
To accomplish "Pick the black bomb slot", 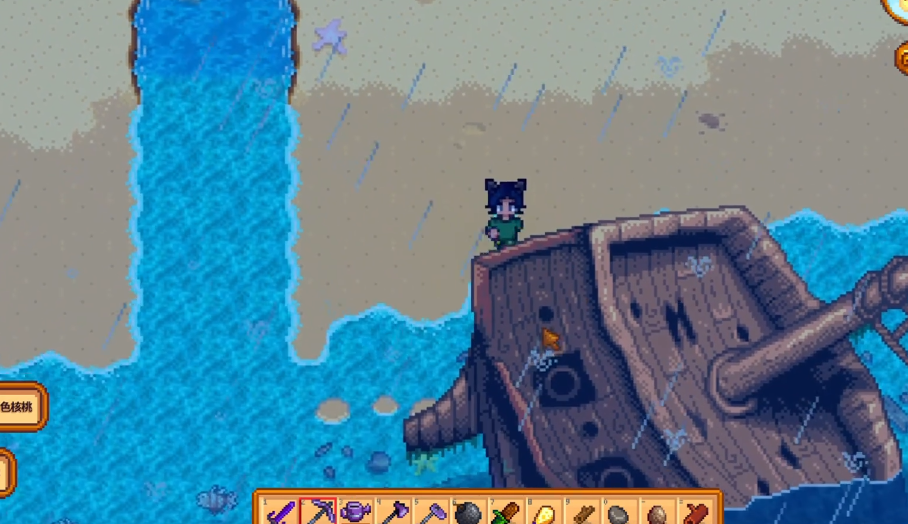I will 467,513.
